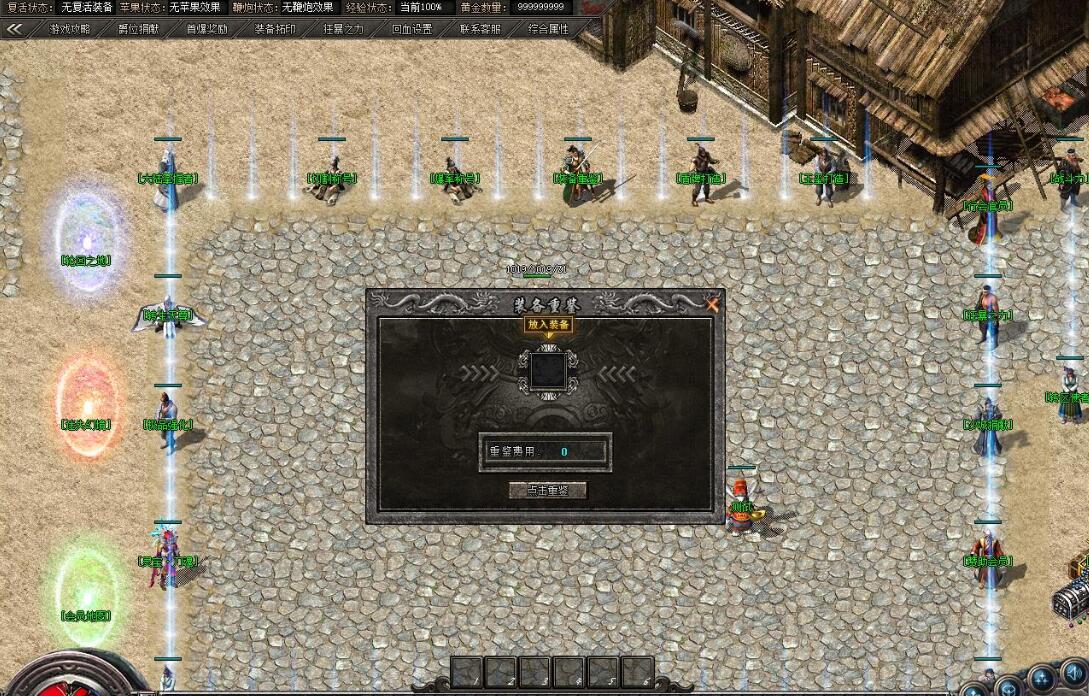
Task: Open the 爵位捐献 title donation menu
Action: click(x=139, y=29)
